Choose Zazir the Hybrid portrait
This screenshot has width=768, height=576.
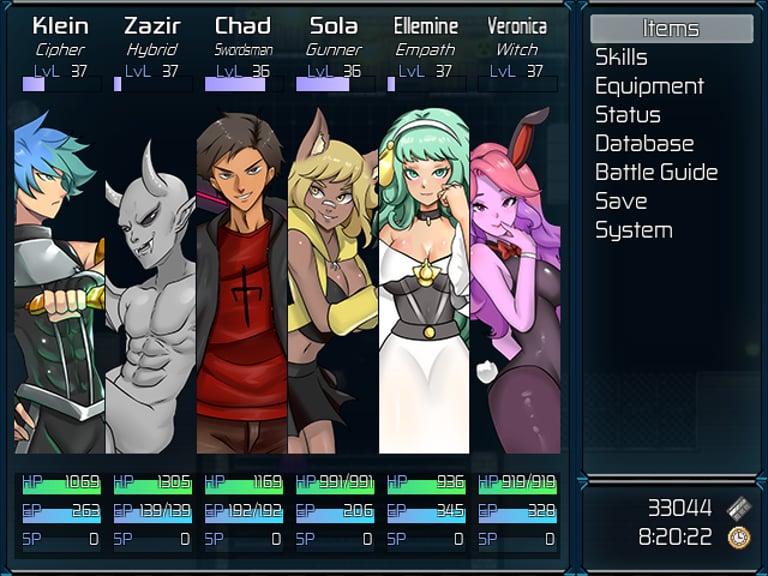tap(151, 280)
